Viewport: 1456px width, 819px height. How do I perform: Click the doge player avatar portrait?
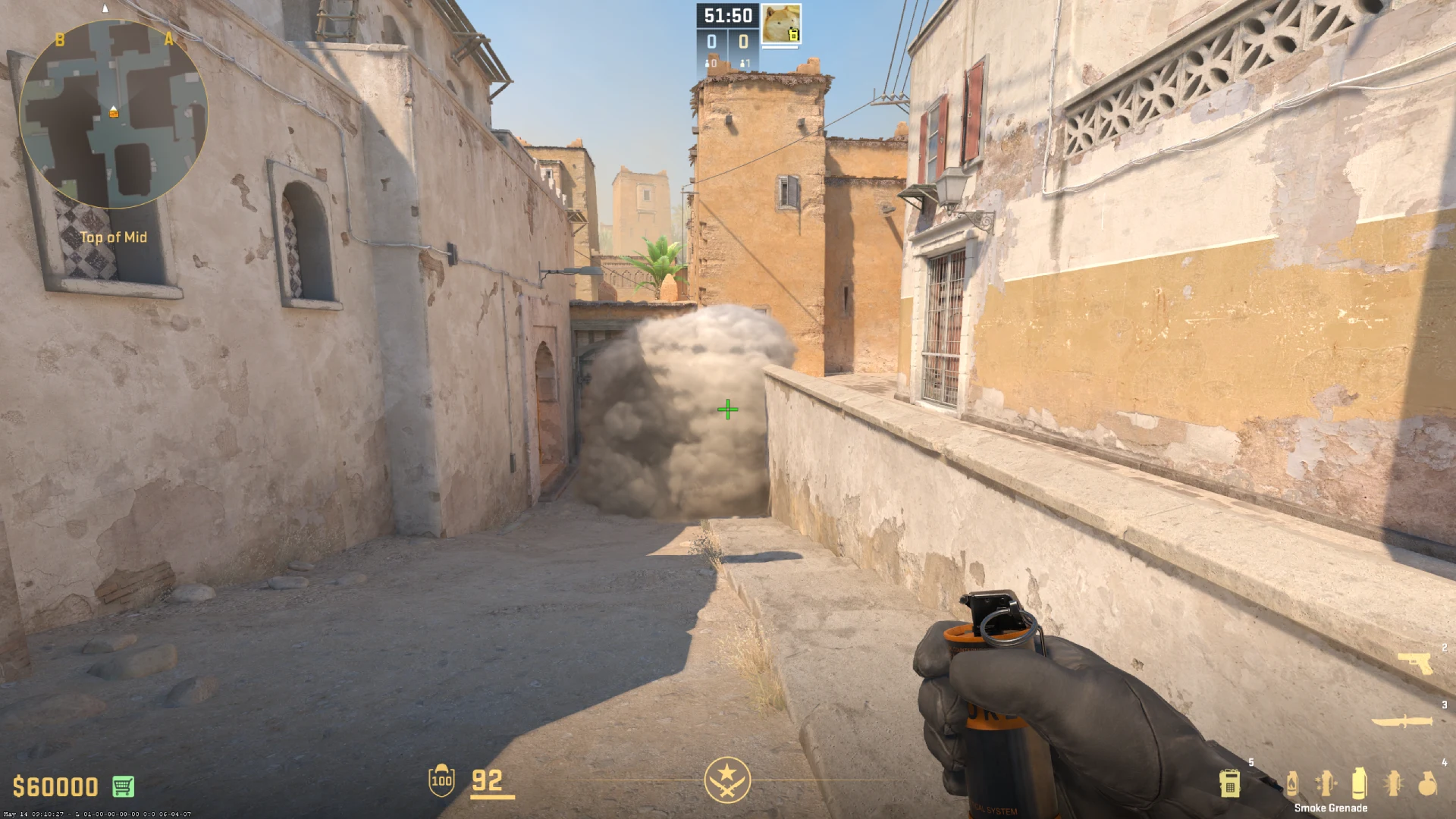(x=782, y=23)
